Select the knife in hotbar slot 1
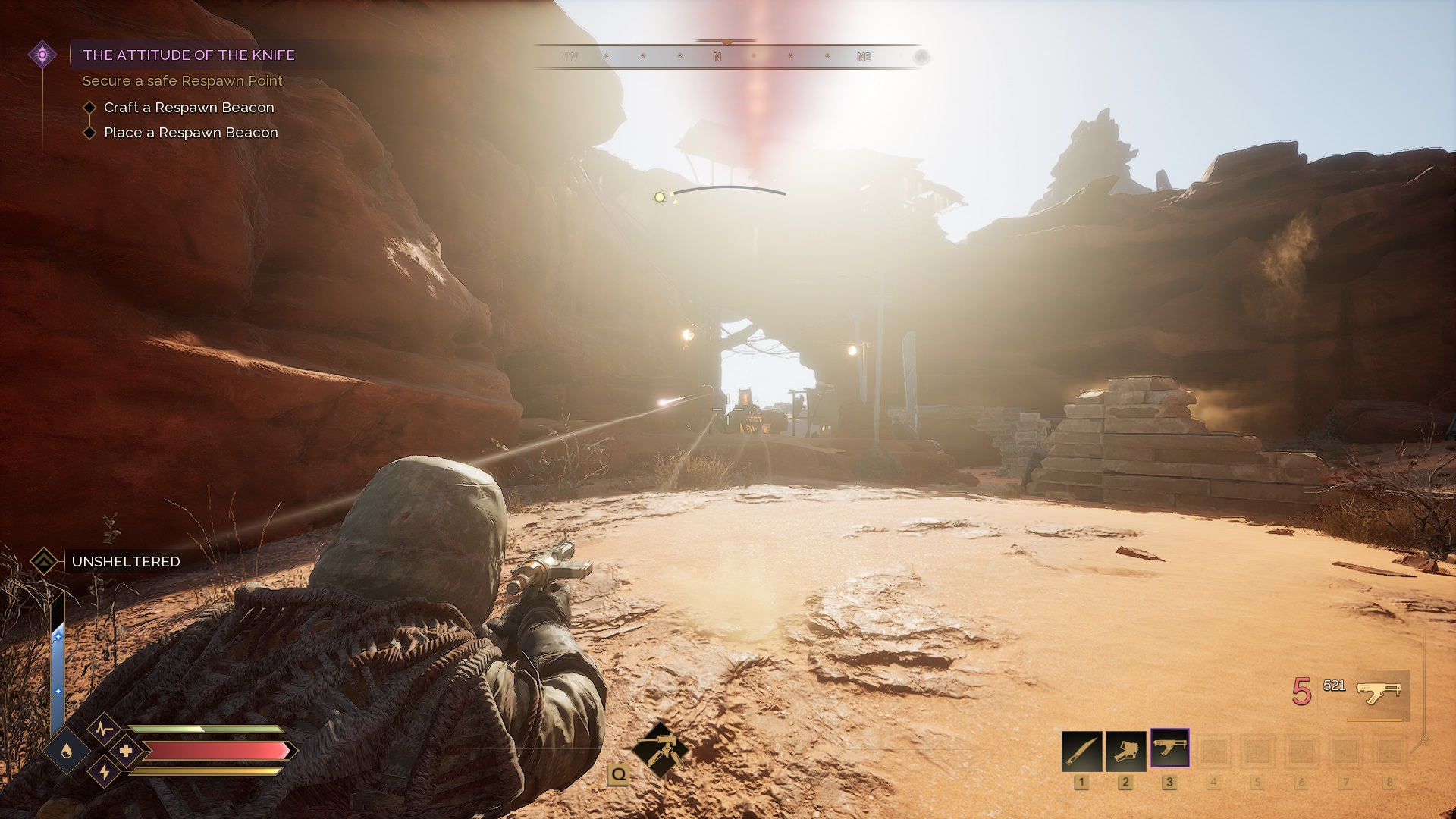This screenshot has height=819, width=1456. click(1081, 750)
